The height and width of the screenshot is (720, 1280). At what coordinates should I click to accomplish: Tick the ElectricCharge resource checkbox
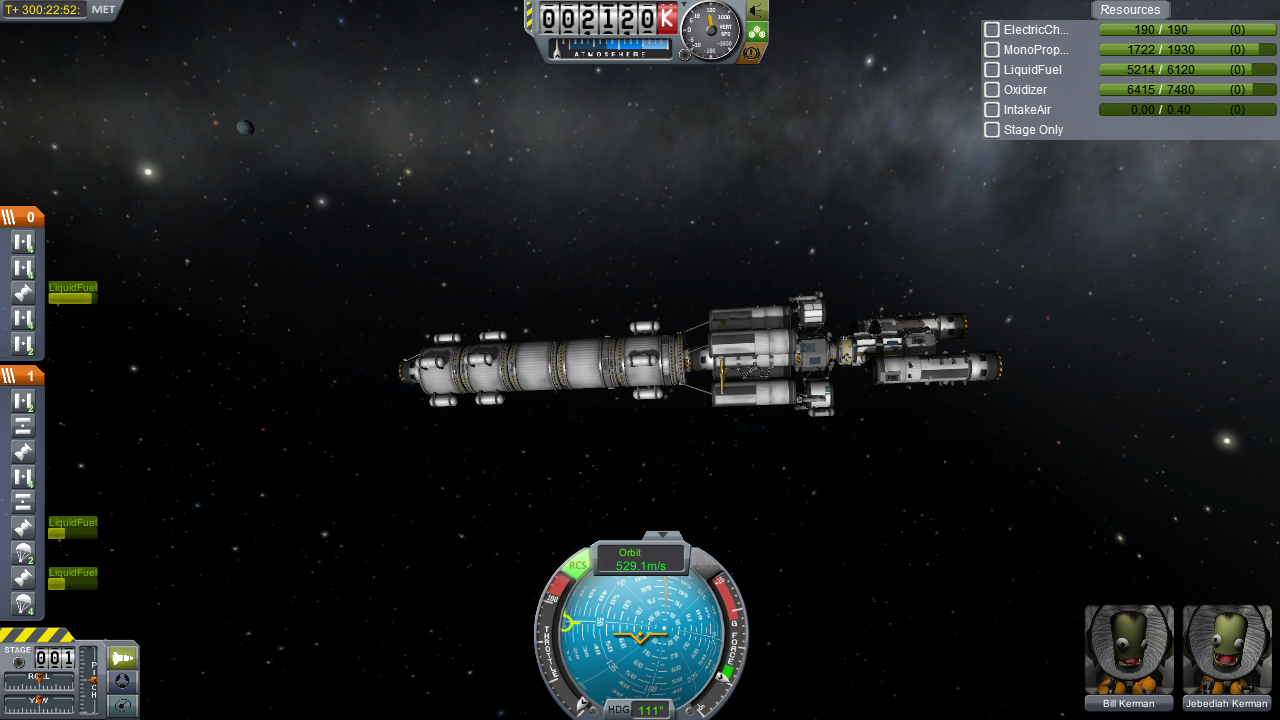tap(992, 30)
